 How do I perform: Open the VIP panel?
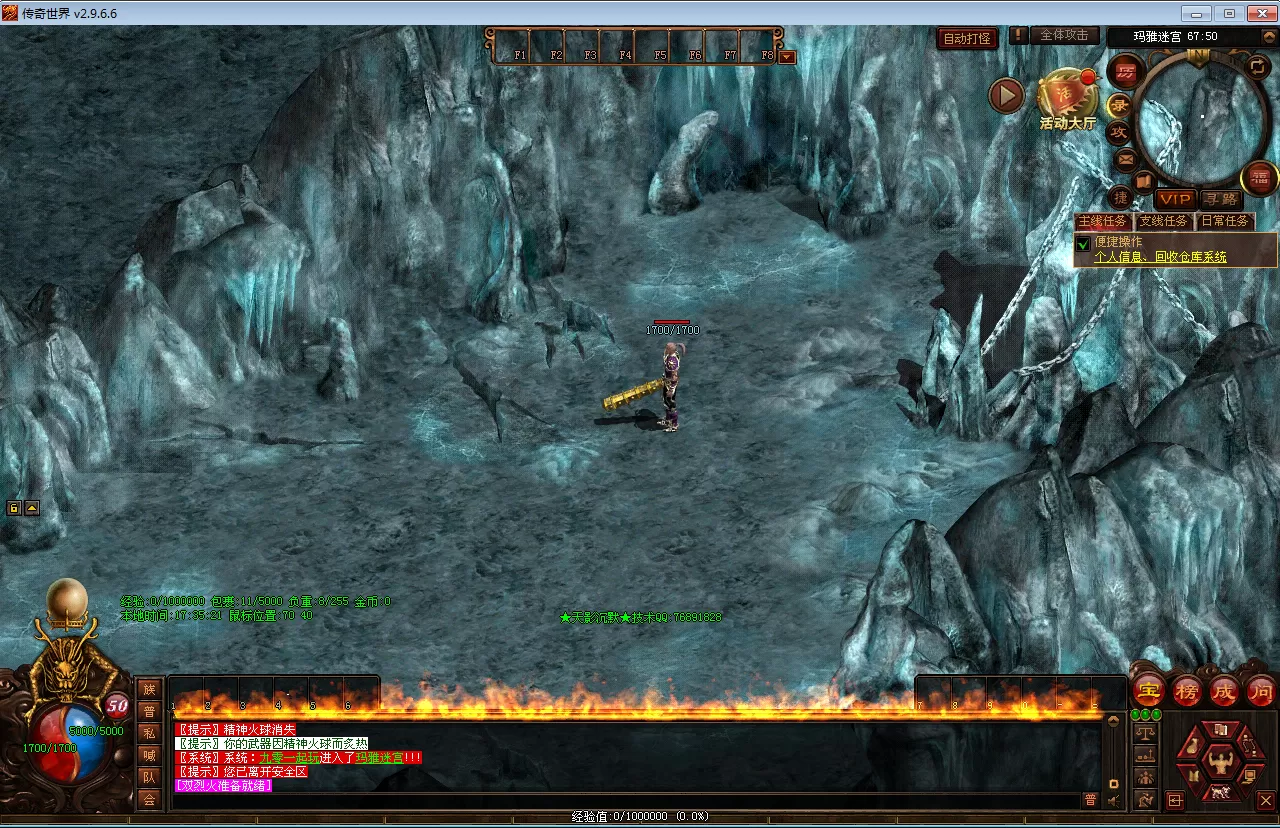click(1175, 199)
